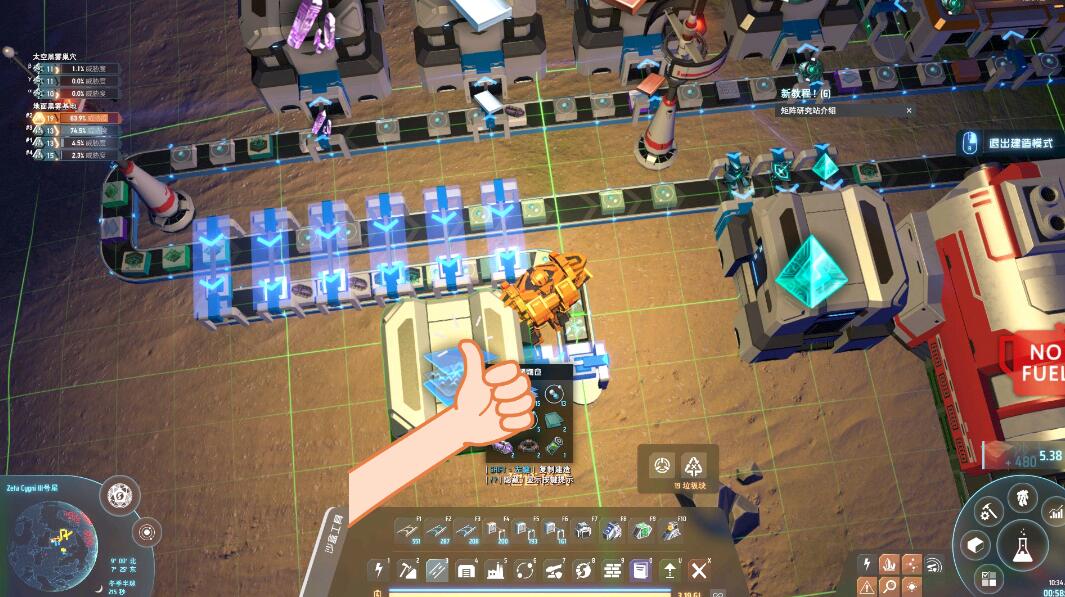Select the factory production build category

(x=495, y=570)
